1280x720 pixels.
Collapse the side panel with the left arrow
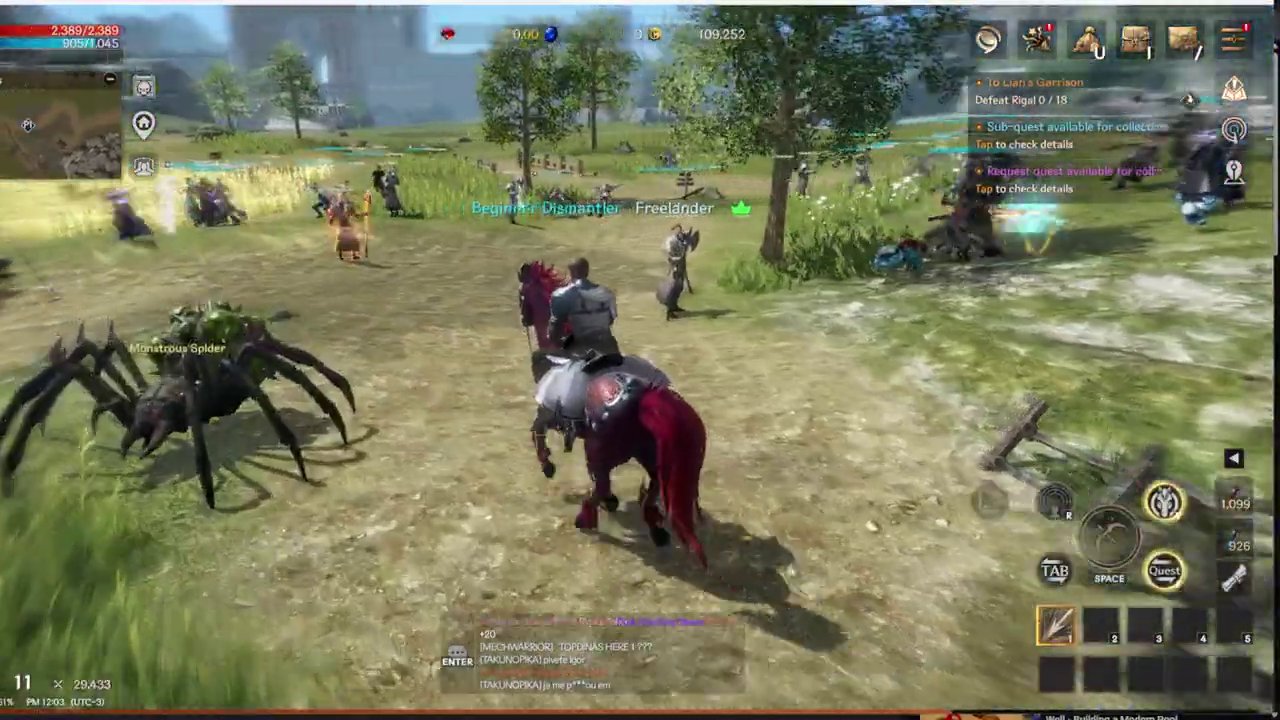coord(1234,458)
